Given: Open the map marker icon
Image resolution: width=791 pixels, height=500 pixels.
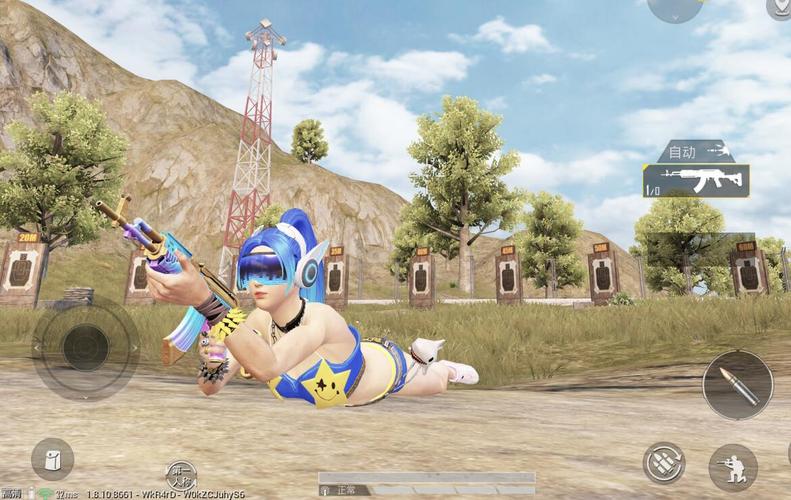Looking at the screenshot, I should tap(779, 8).
